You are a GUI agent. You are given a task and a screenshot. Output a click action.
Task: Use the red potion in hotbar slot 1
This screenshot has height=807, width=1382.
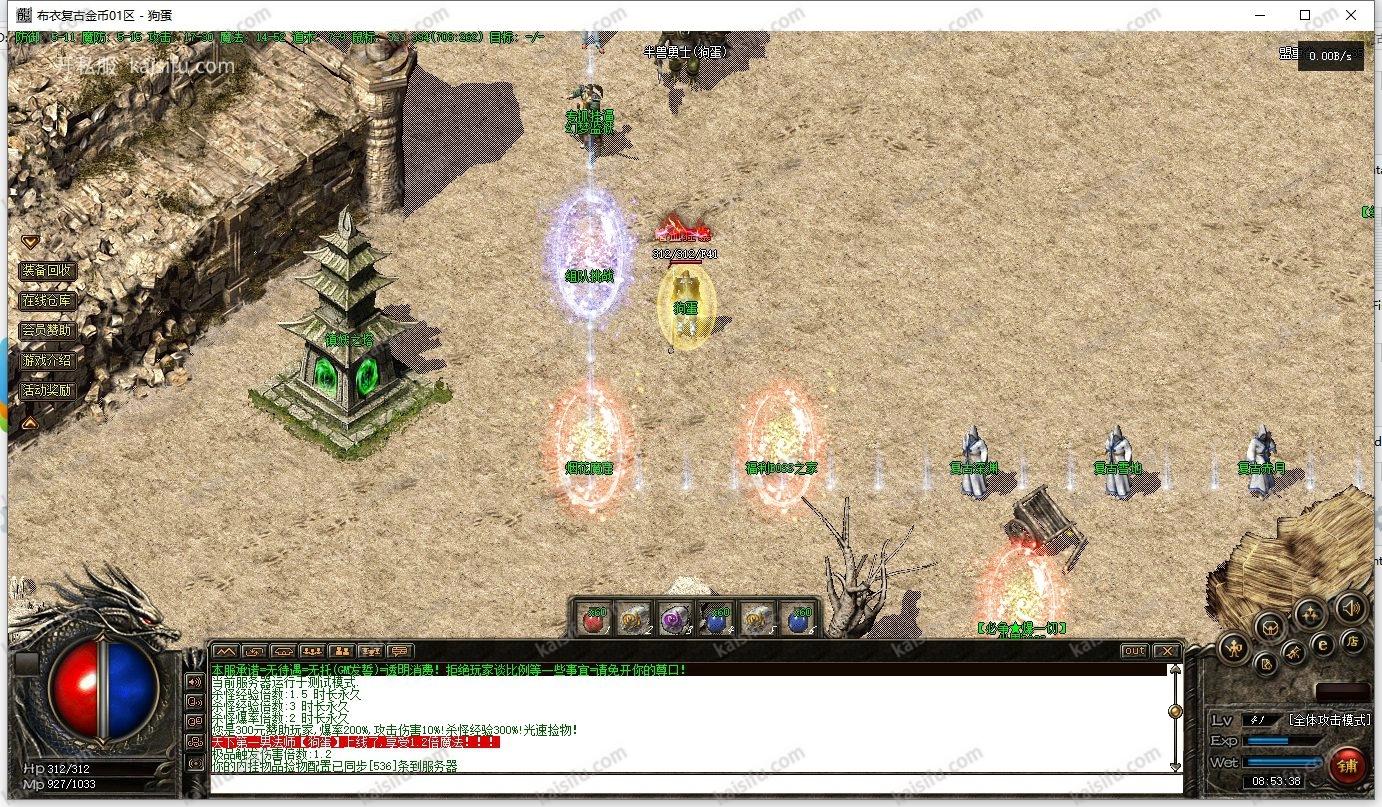pos(595,619)
